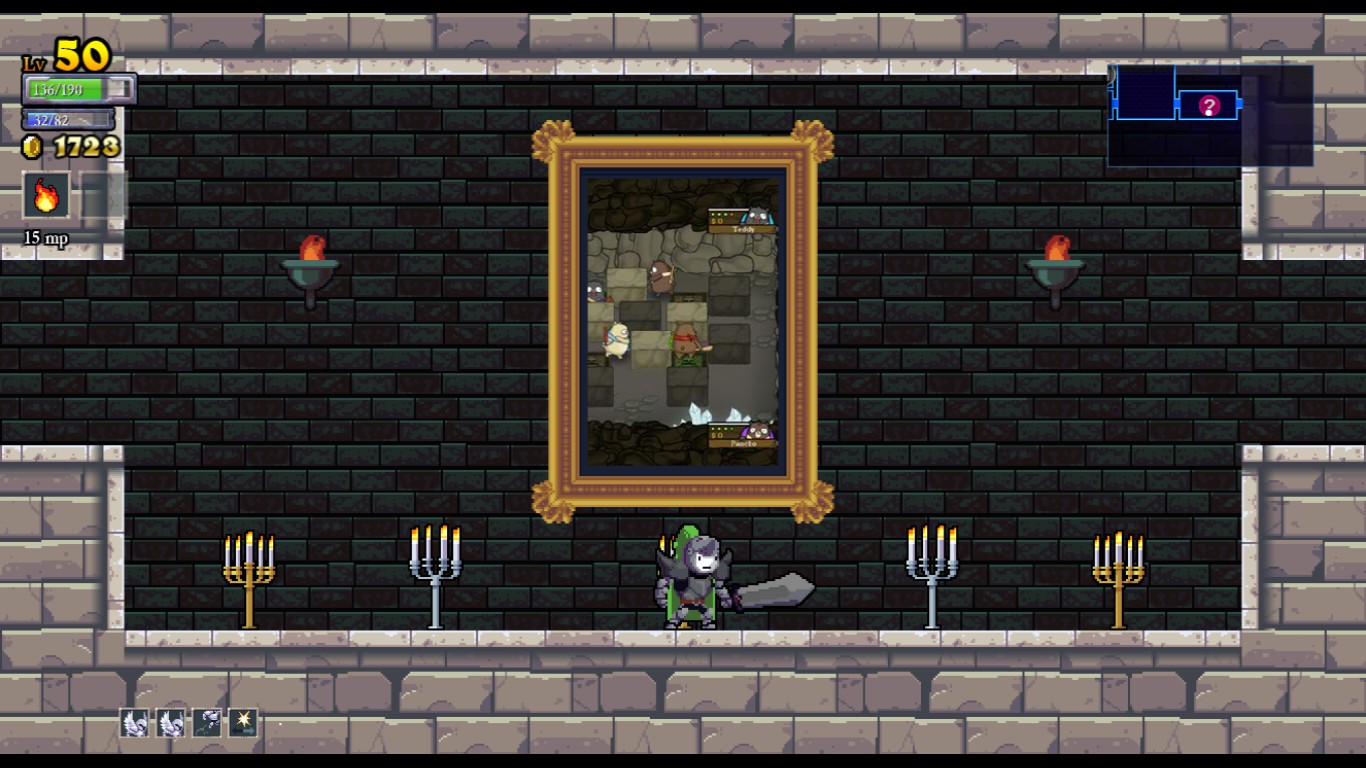The image size is (1366, 768).
Task: Select Teddy's portrait in the painting
Action: coord(757,215)
